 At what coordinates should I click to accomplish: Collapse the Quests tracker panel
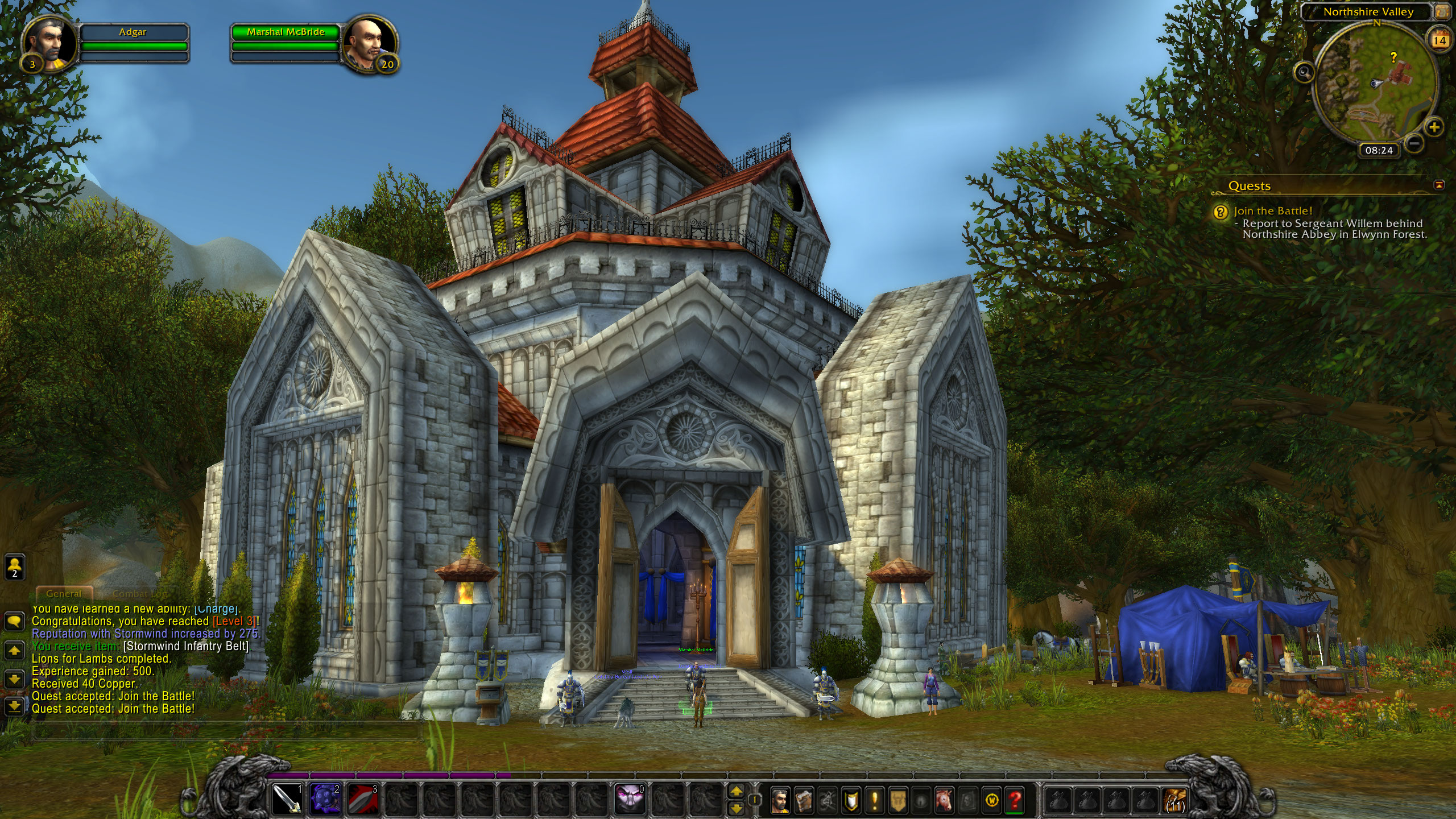(x=1439, y=185)
